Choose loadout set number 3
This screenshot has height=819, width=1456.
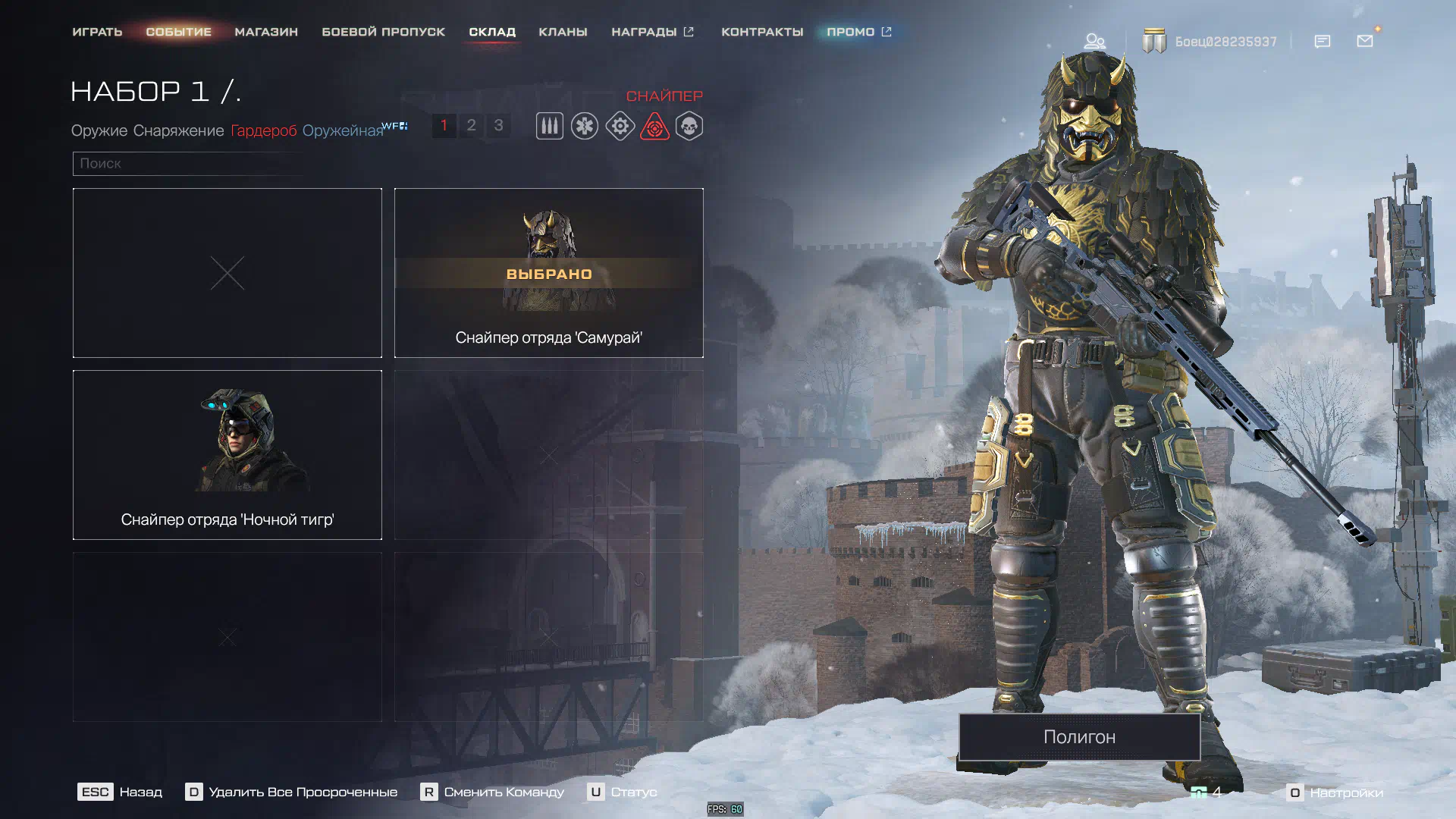coord(498,125)
